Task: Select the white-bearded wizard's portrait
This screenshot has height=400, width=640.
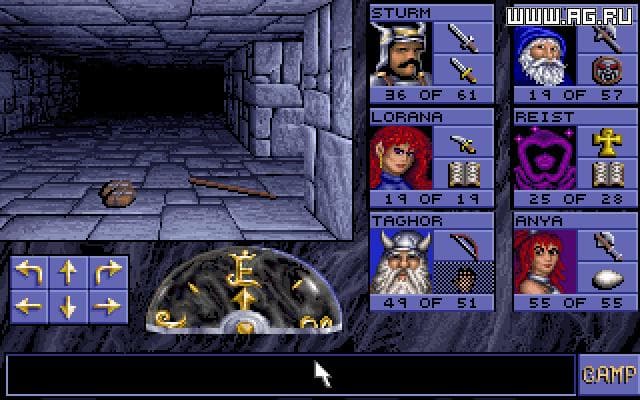Action: pyautogui.click(x=545, y=54)
